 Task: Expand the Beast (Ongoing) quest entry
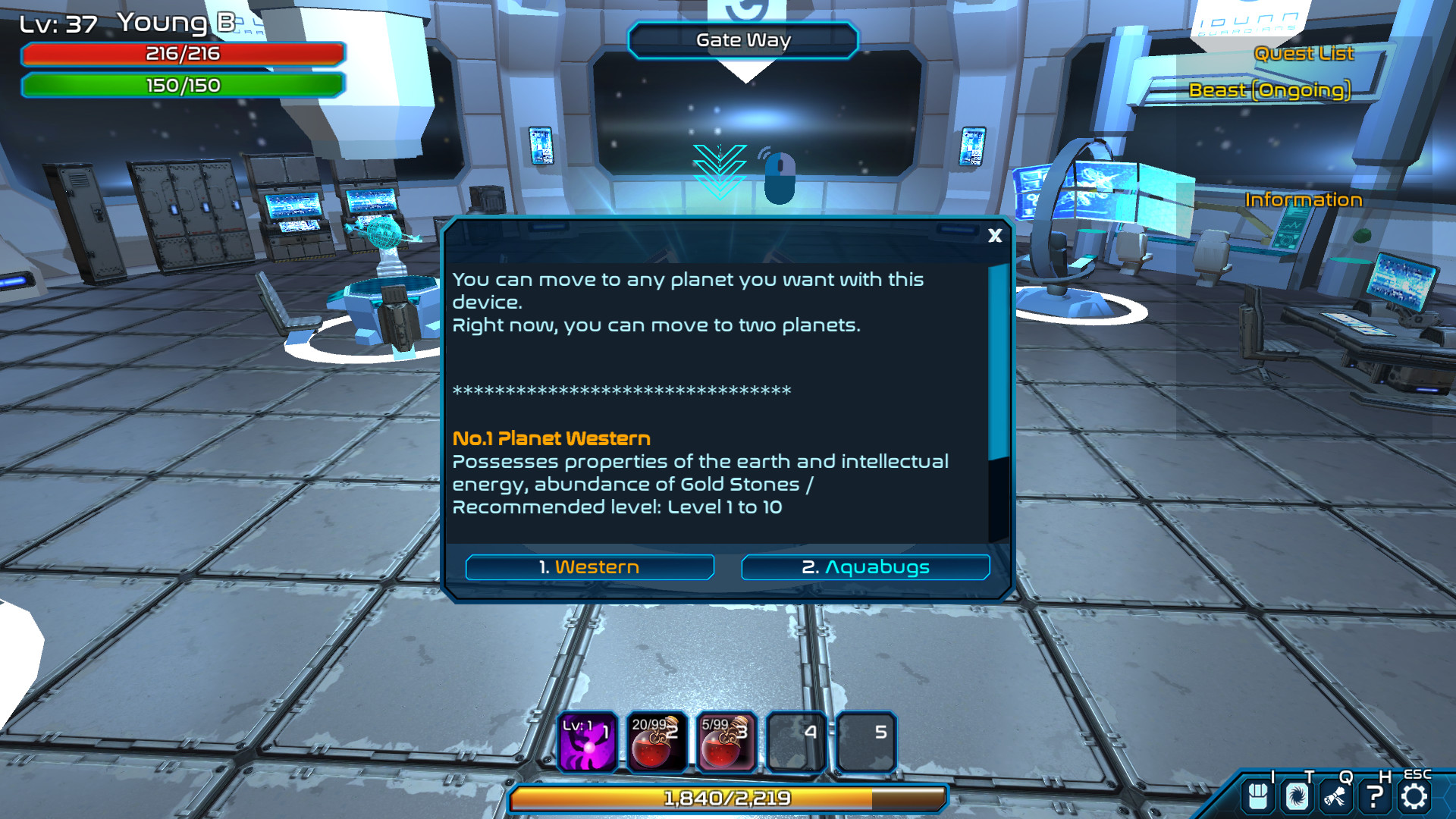1271,90
